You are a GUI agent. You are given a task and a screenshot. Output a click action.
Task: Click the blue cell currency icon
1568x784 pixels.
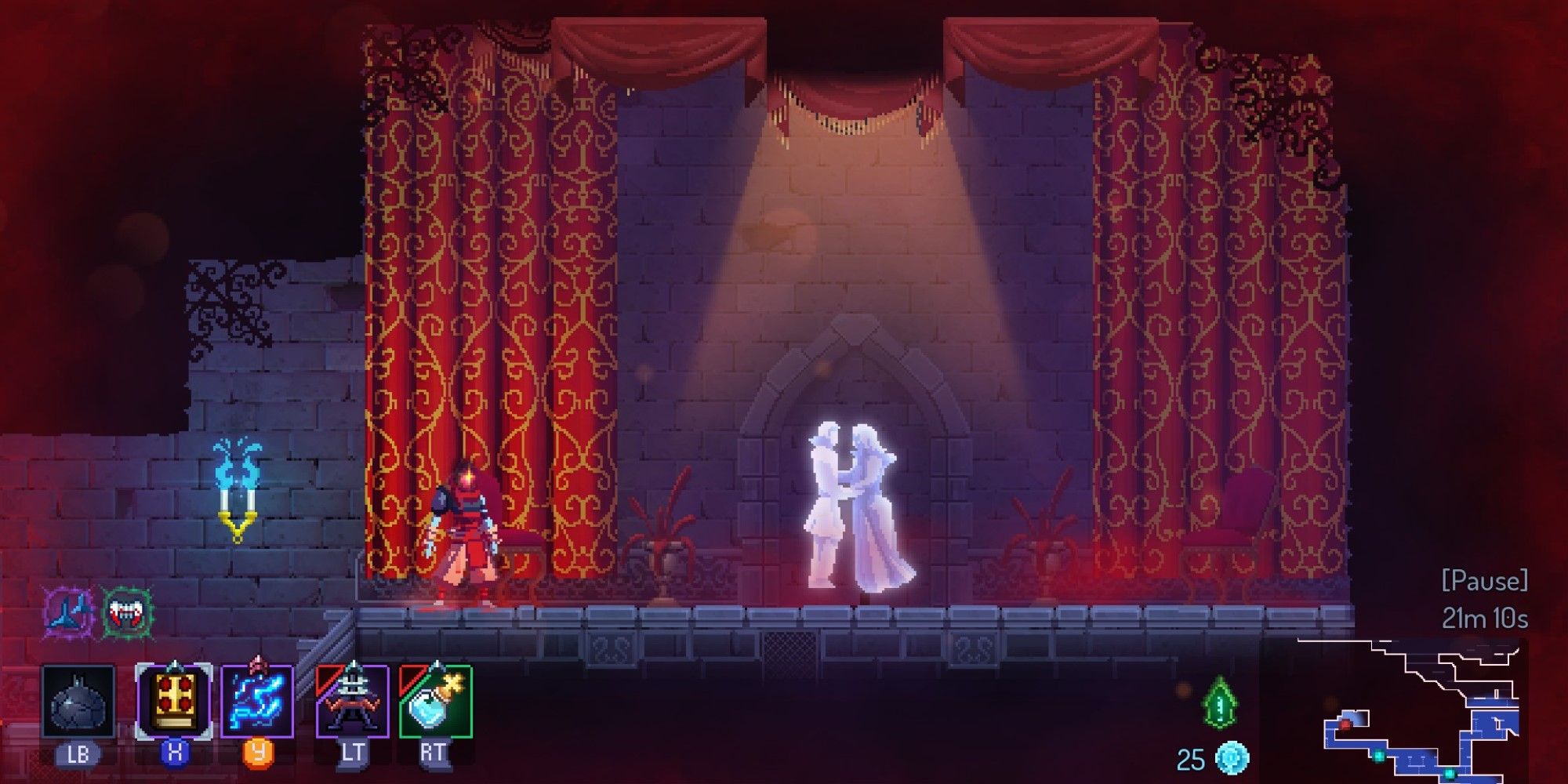pos(1232,757)
